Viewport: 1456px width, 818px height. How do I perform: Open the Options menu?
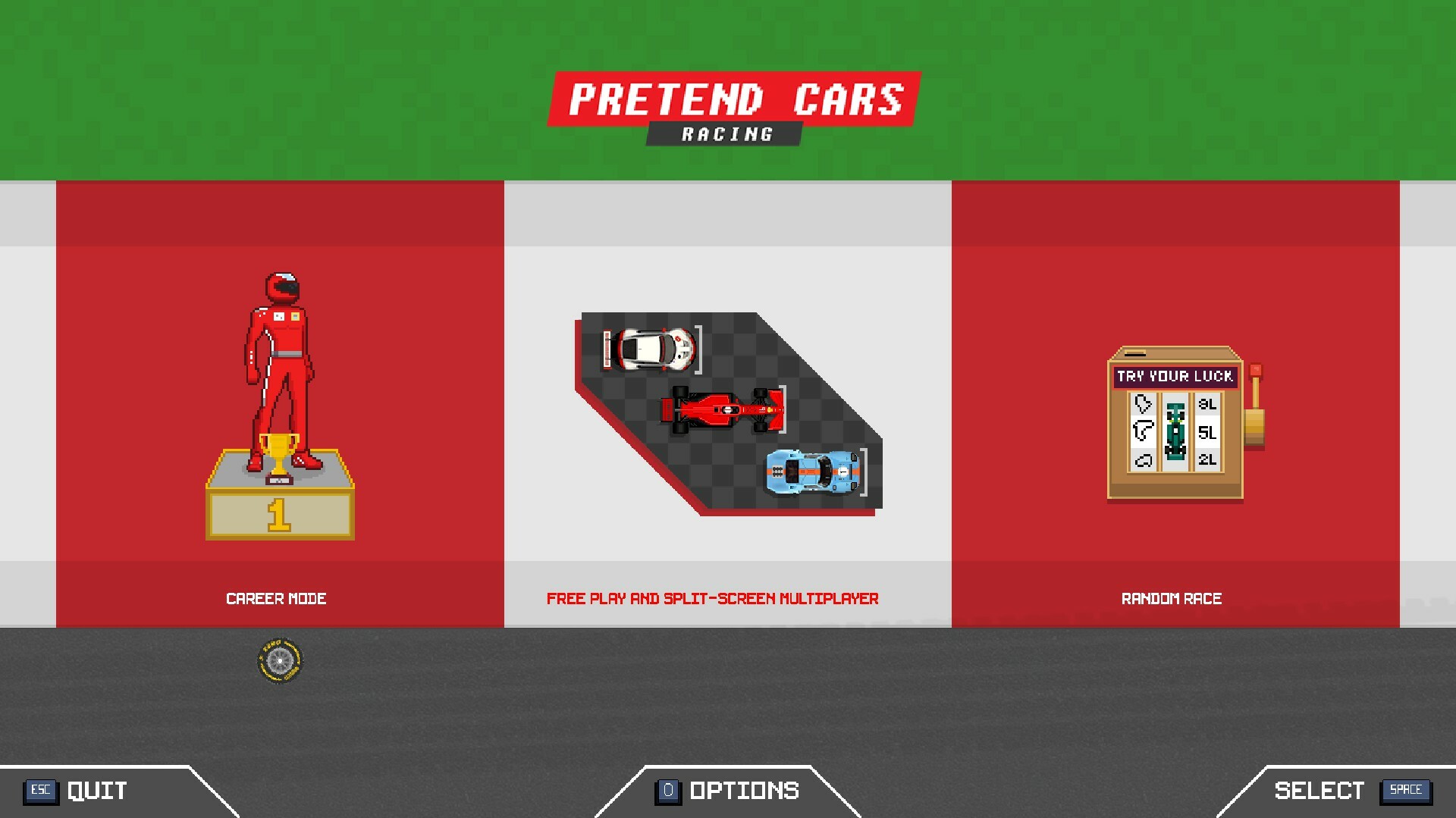coord(743,791)
